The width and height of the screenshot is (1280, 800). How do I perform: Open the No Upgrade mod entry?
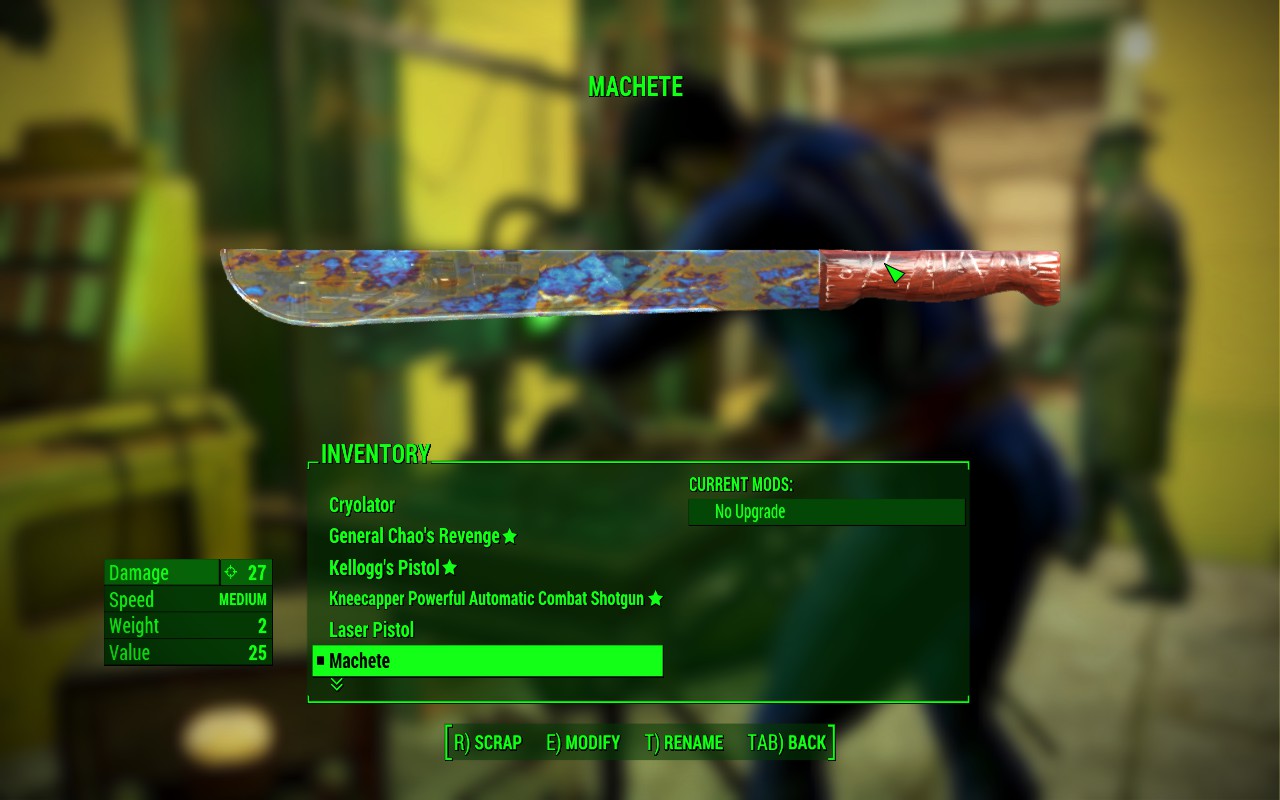825,511
